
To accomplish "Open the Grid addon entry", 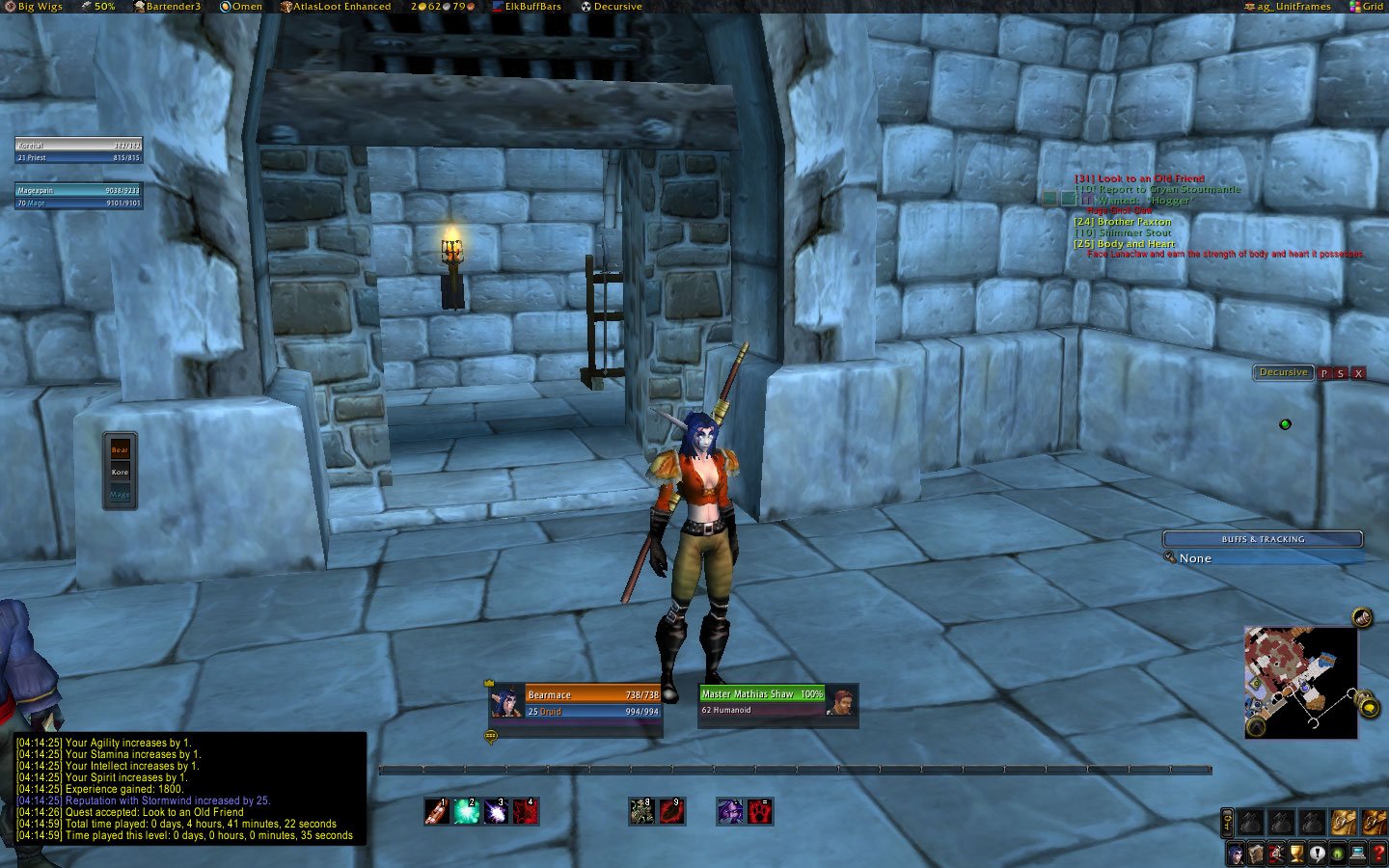I will coord(1366,7).
